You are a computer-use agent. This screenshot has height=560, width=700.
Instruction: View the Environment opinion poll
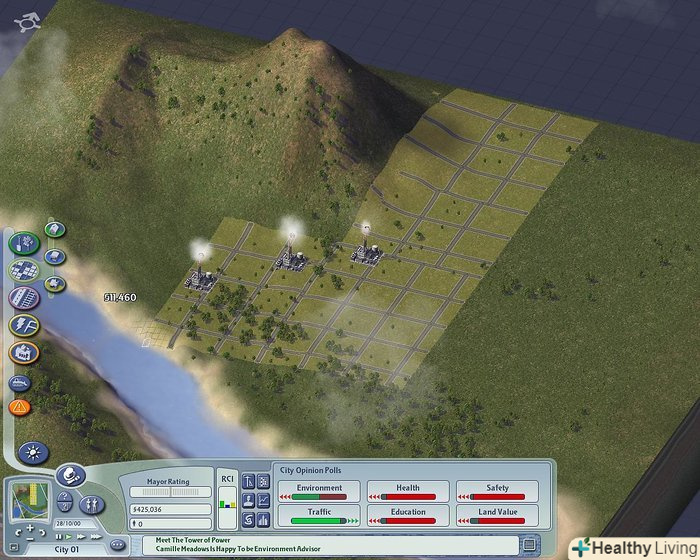(x=319, y=491)
